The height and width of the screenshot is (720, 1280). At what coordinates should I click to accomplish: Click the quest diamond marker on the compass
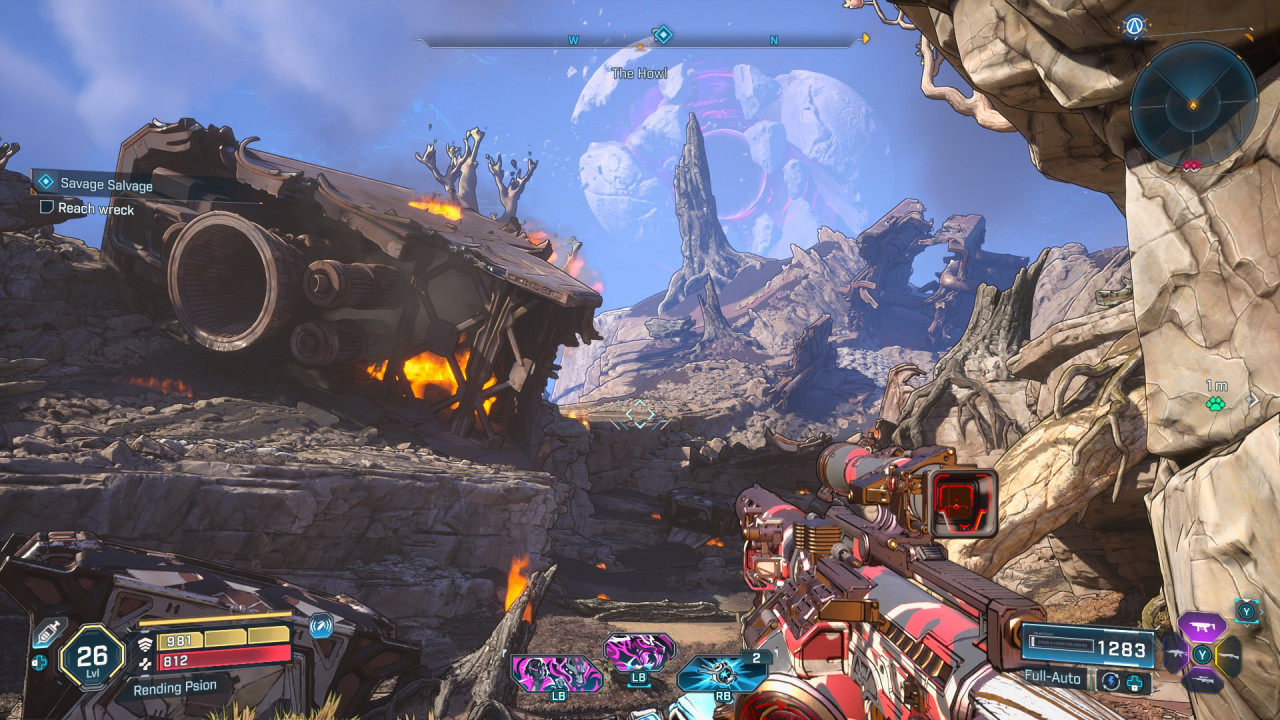pyautogui.click(x=662, y=36)
